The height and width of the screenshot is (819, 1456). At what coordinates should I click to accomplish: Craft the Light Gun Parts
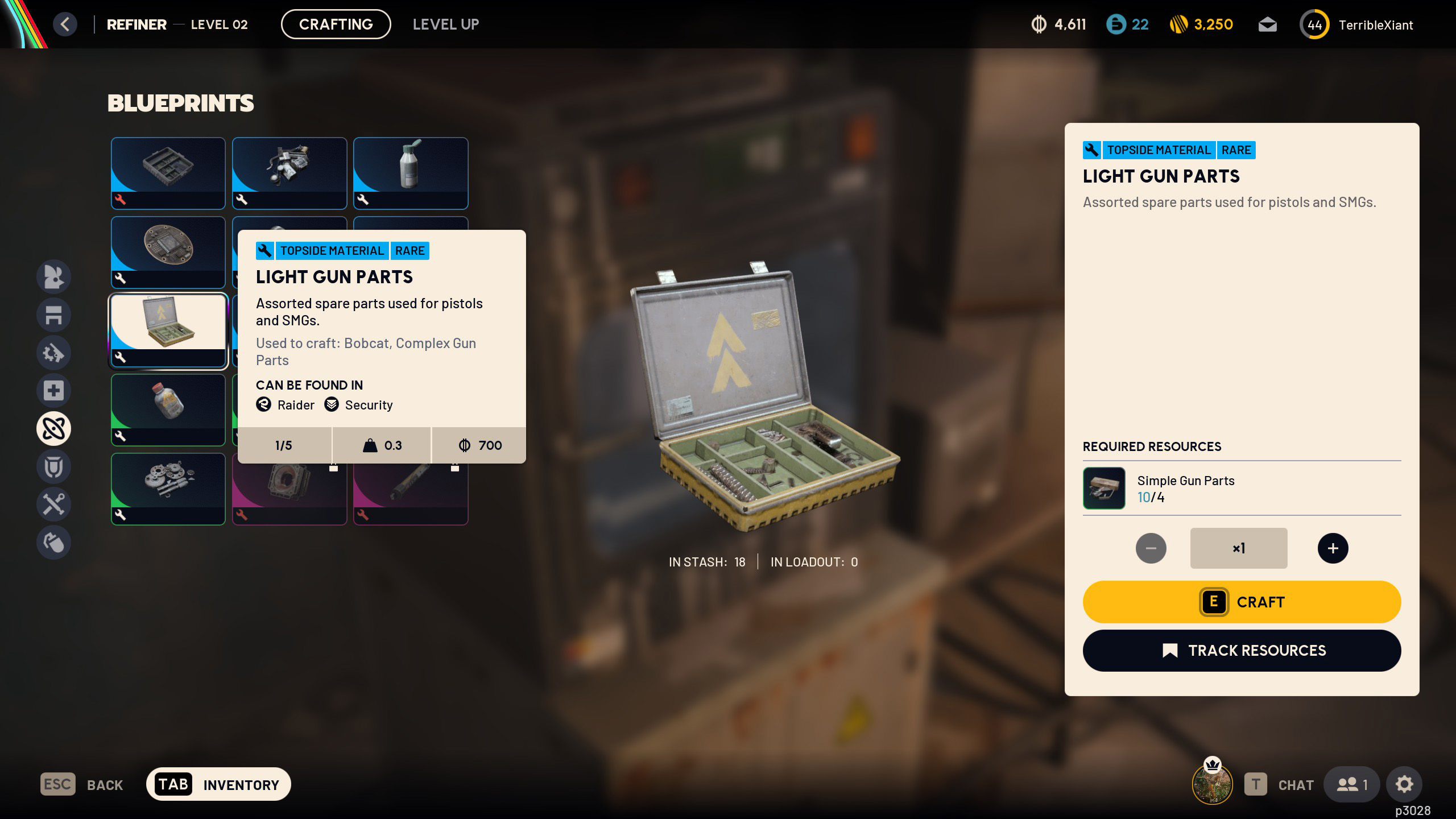coord(1242,602)
